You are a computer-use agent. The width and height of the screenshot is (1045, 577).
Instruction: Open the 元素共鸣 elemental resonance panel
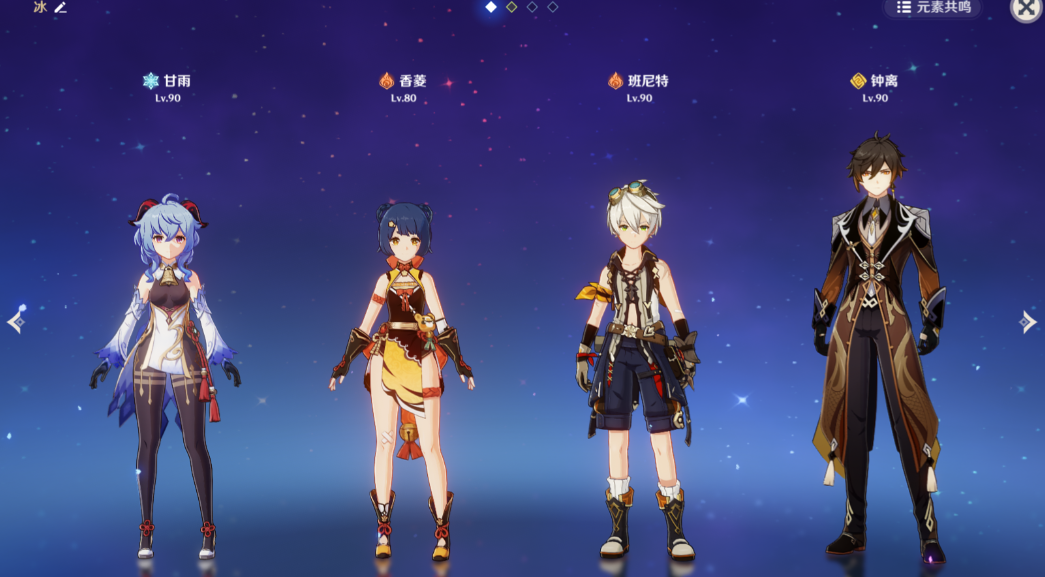point(933,7)
